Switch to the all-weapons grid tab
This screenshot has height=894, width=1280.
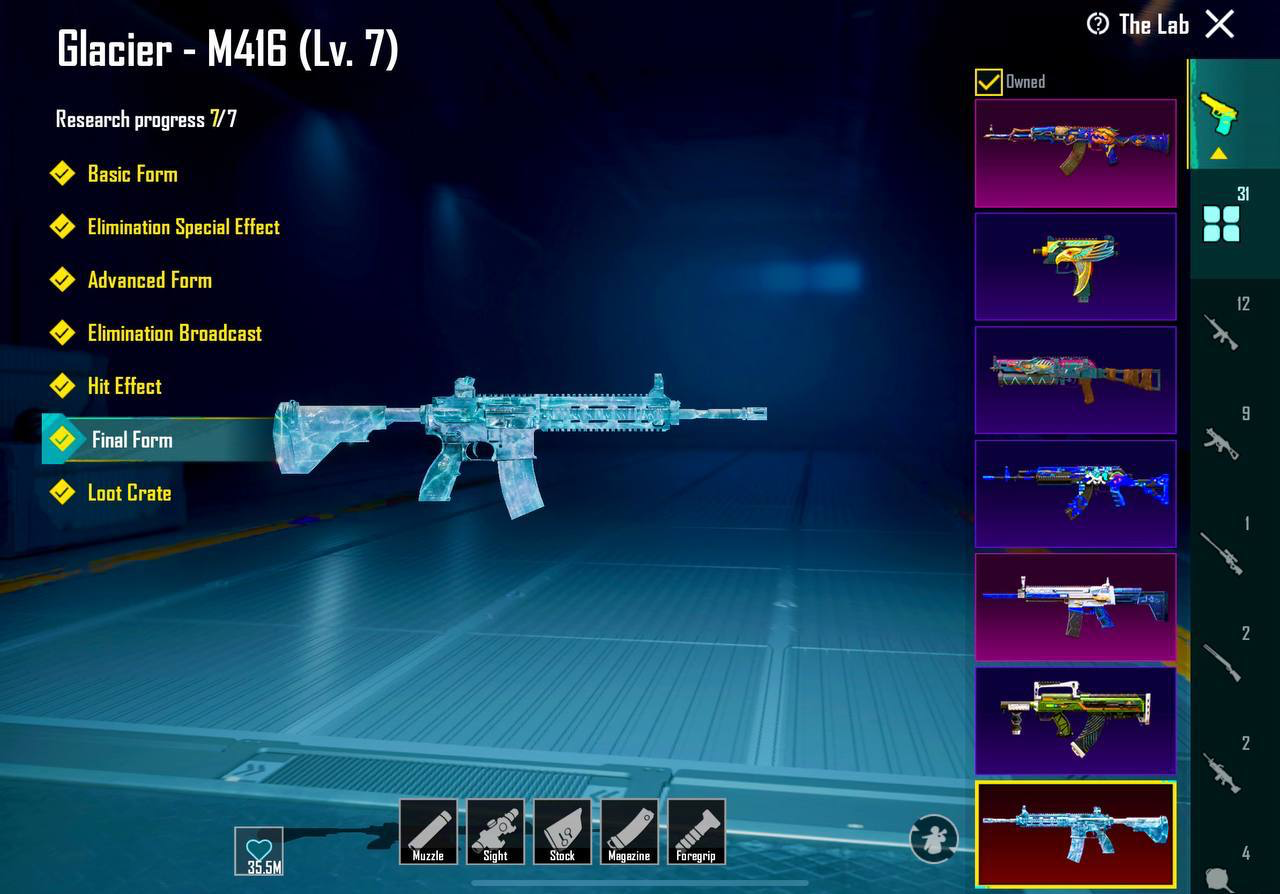[x=1221, y=222]
